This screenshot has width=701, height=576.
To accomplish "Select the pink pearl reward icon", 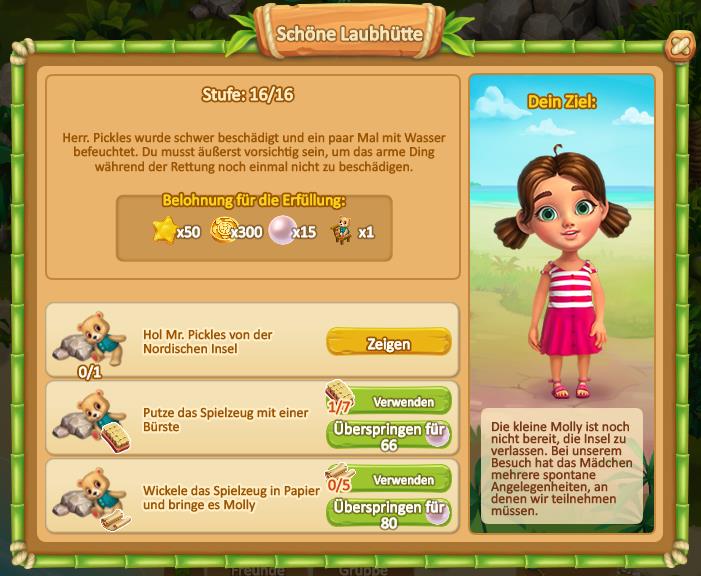I will (280, 231).
